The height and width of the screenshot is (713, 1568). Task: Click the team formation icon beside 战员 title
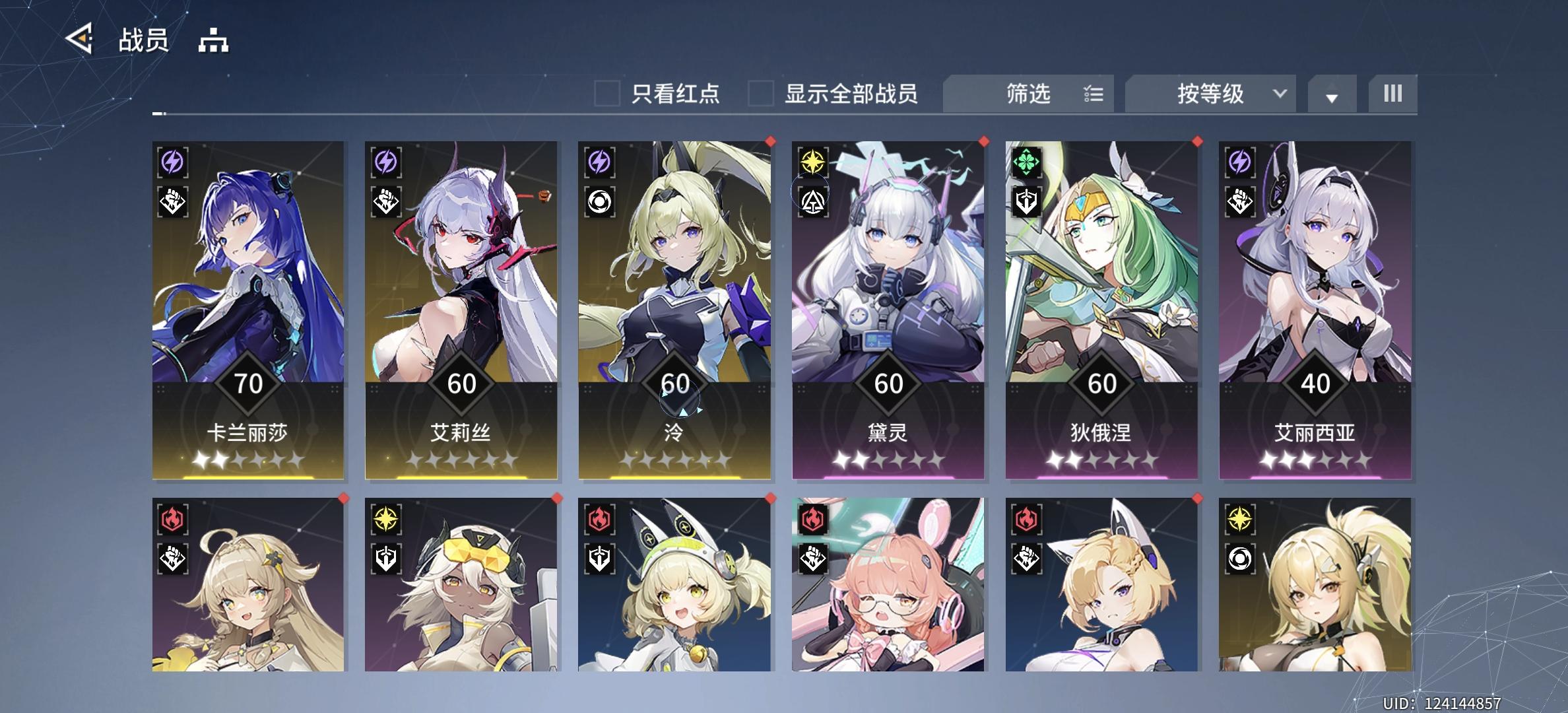pos(212,41)
